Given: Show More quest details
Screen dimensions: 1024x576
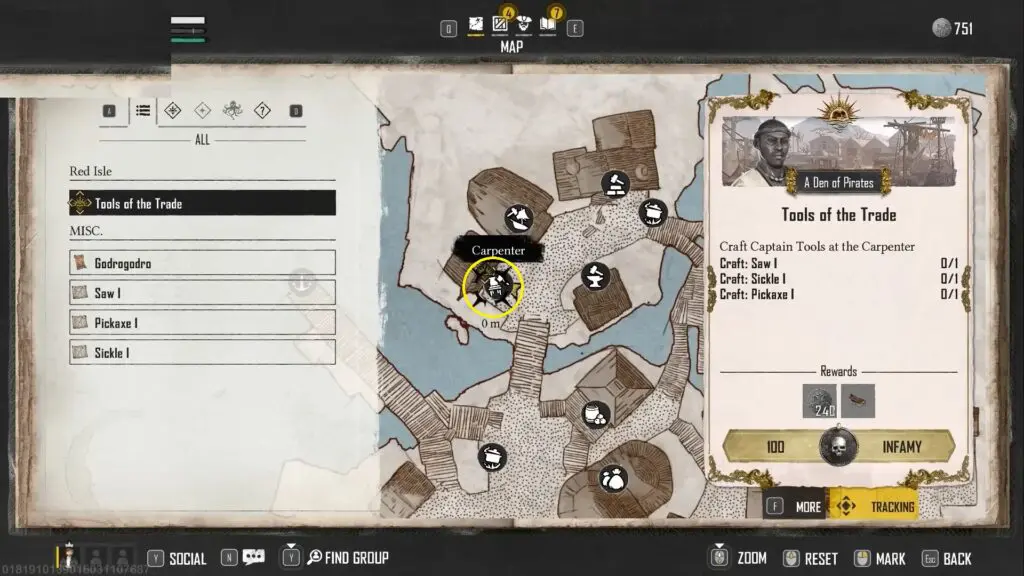Looking at the screenshot, I should coord(796,507).
